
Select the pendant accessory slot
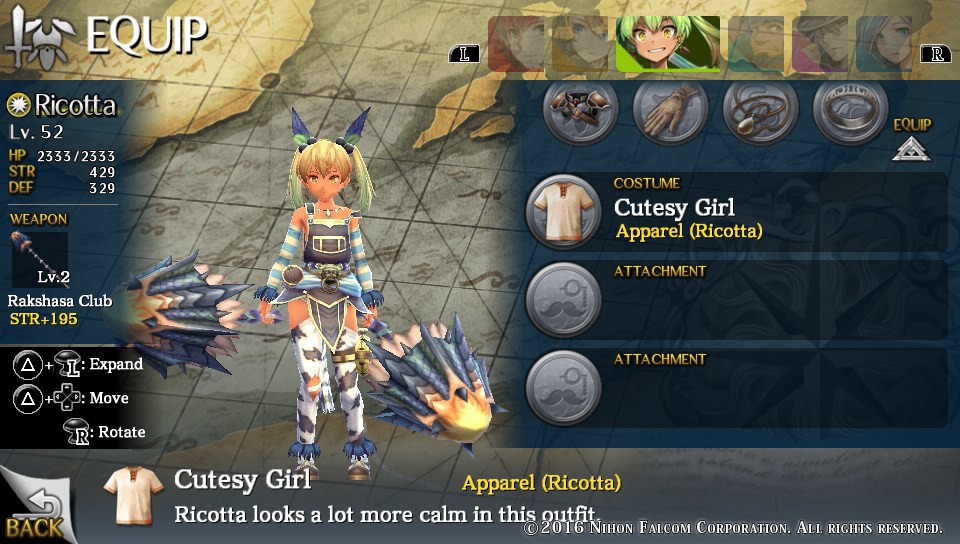click(760, 110)
